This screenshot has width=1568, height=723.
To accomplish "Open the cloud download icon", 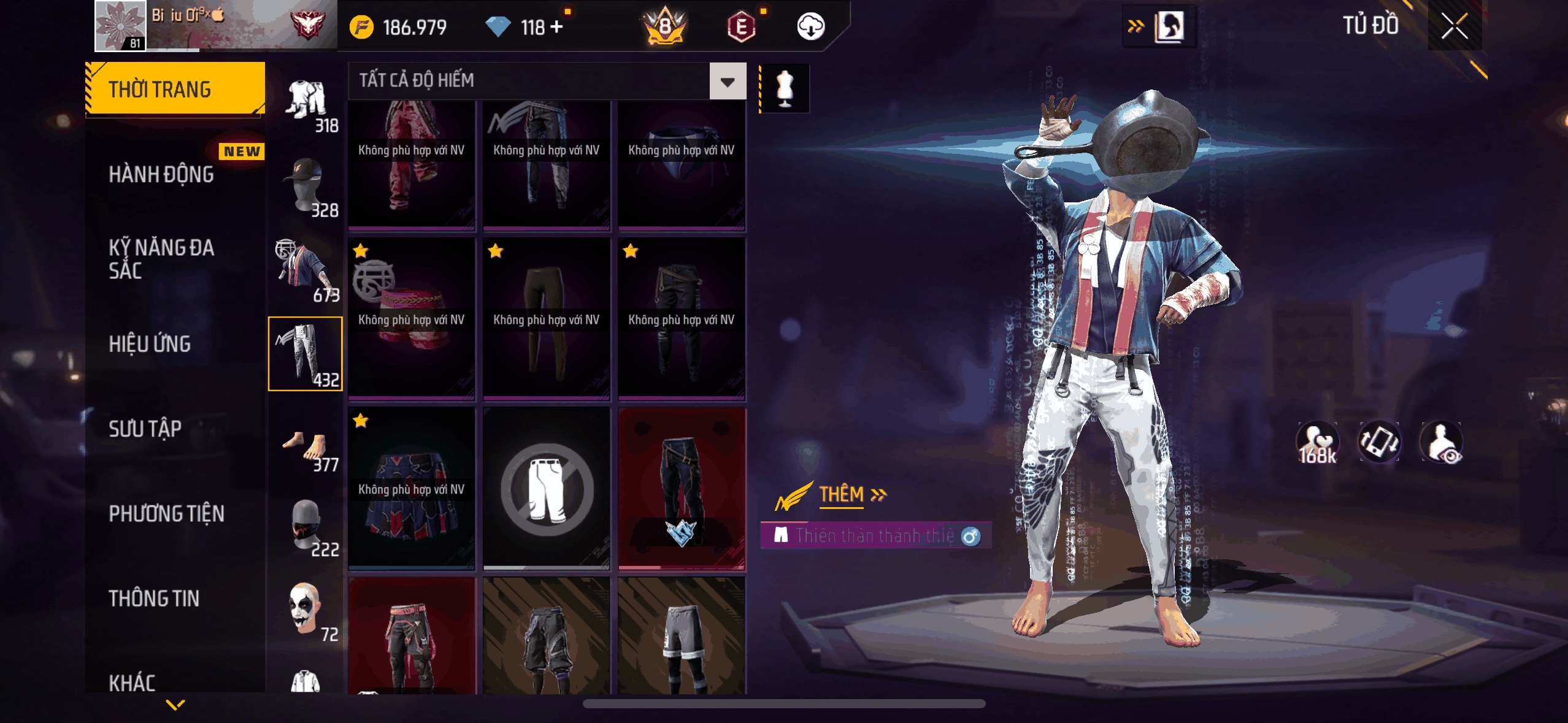I will click(810, 27).
